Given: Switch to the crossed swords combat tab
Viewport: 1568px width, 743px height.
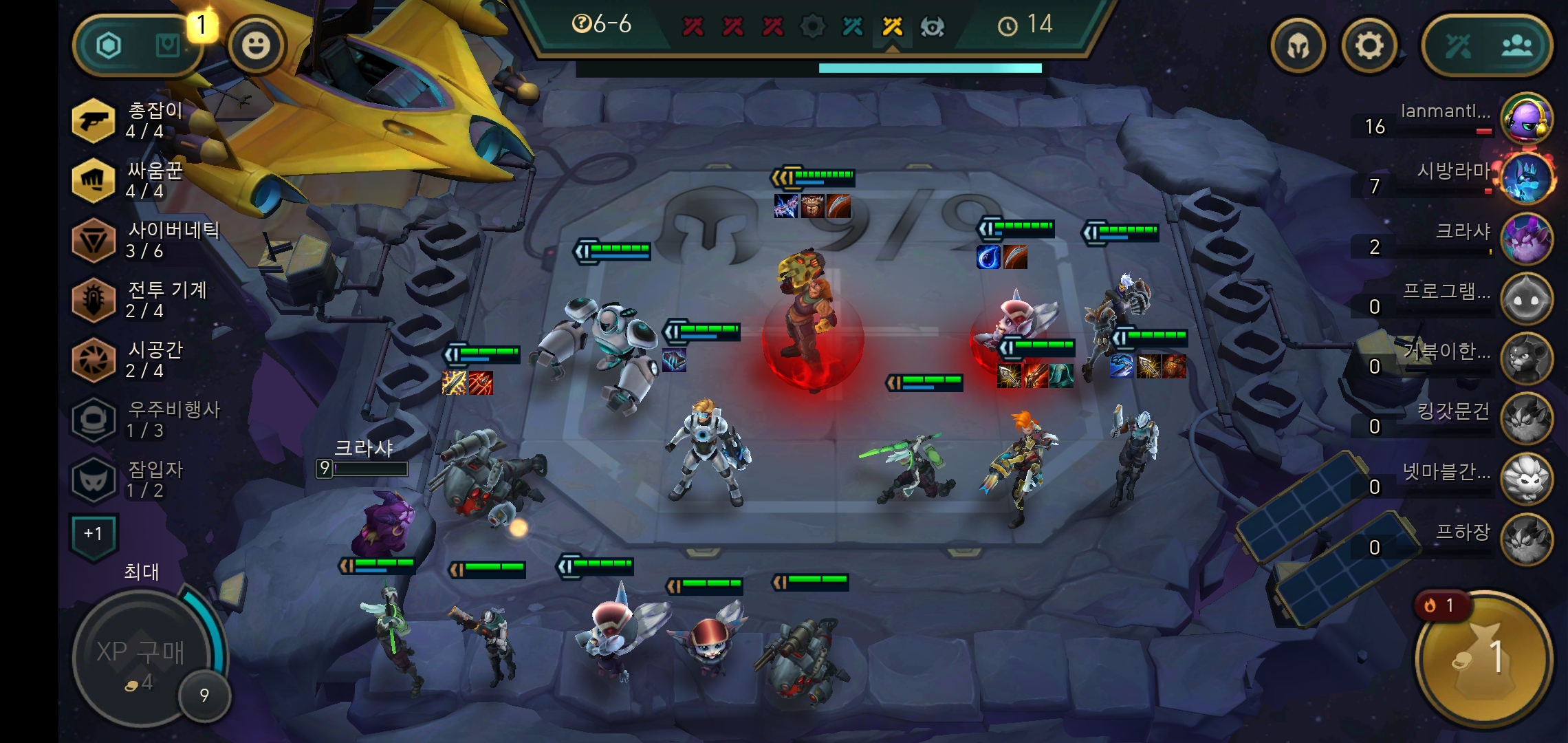Looking at the screenshot, I should click(x=1457, y=47).
